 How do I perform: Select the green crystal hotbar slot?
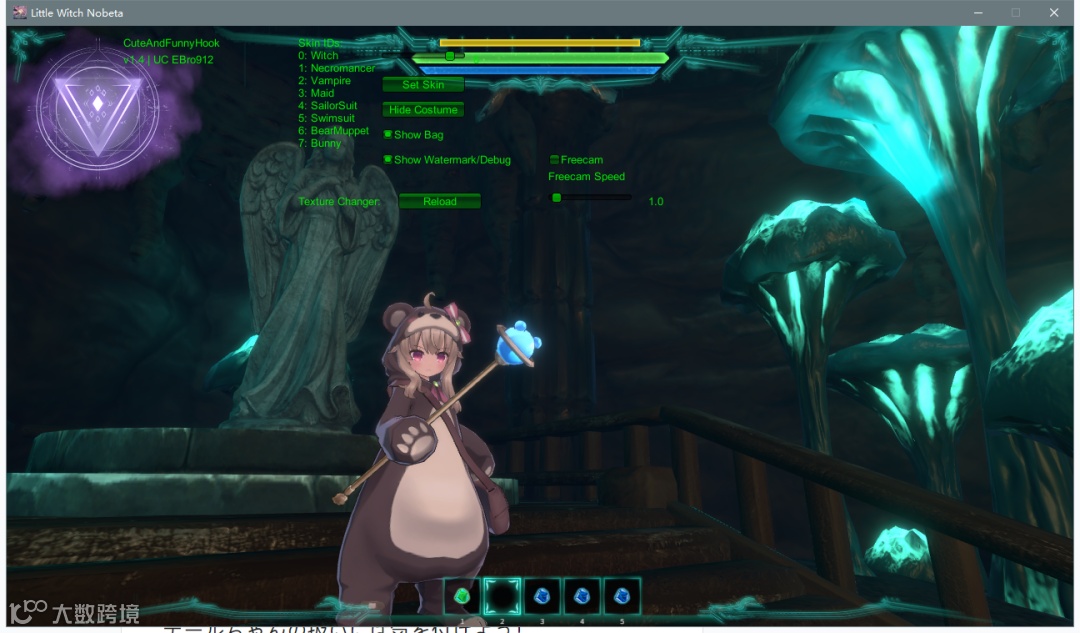click(462, 597)
